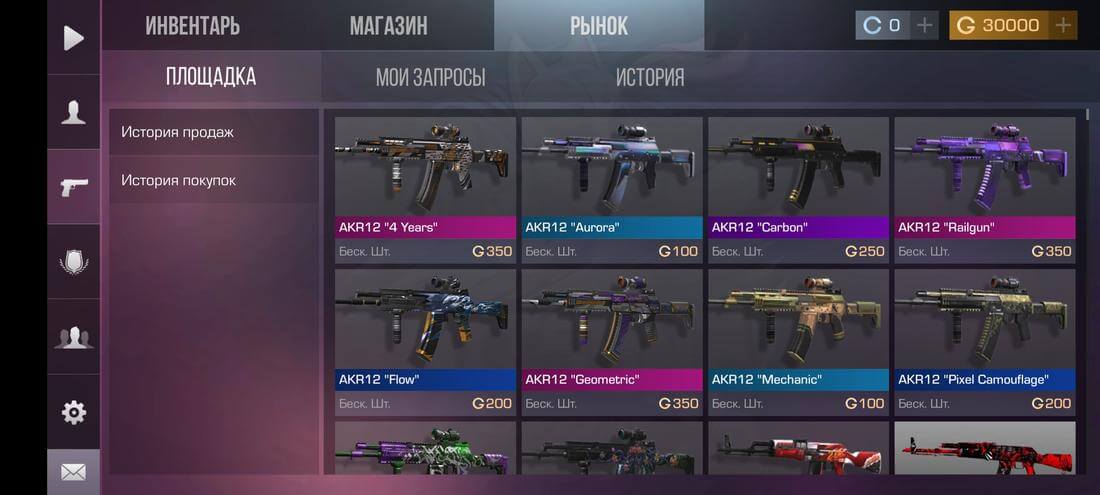
Task: Switch to the Инвентарь tab
Action: coord(192,26)
